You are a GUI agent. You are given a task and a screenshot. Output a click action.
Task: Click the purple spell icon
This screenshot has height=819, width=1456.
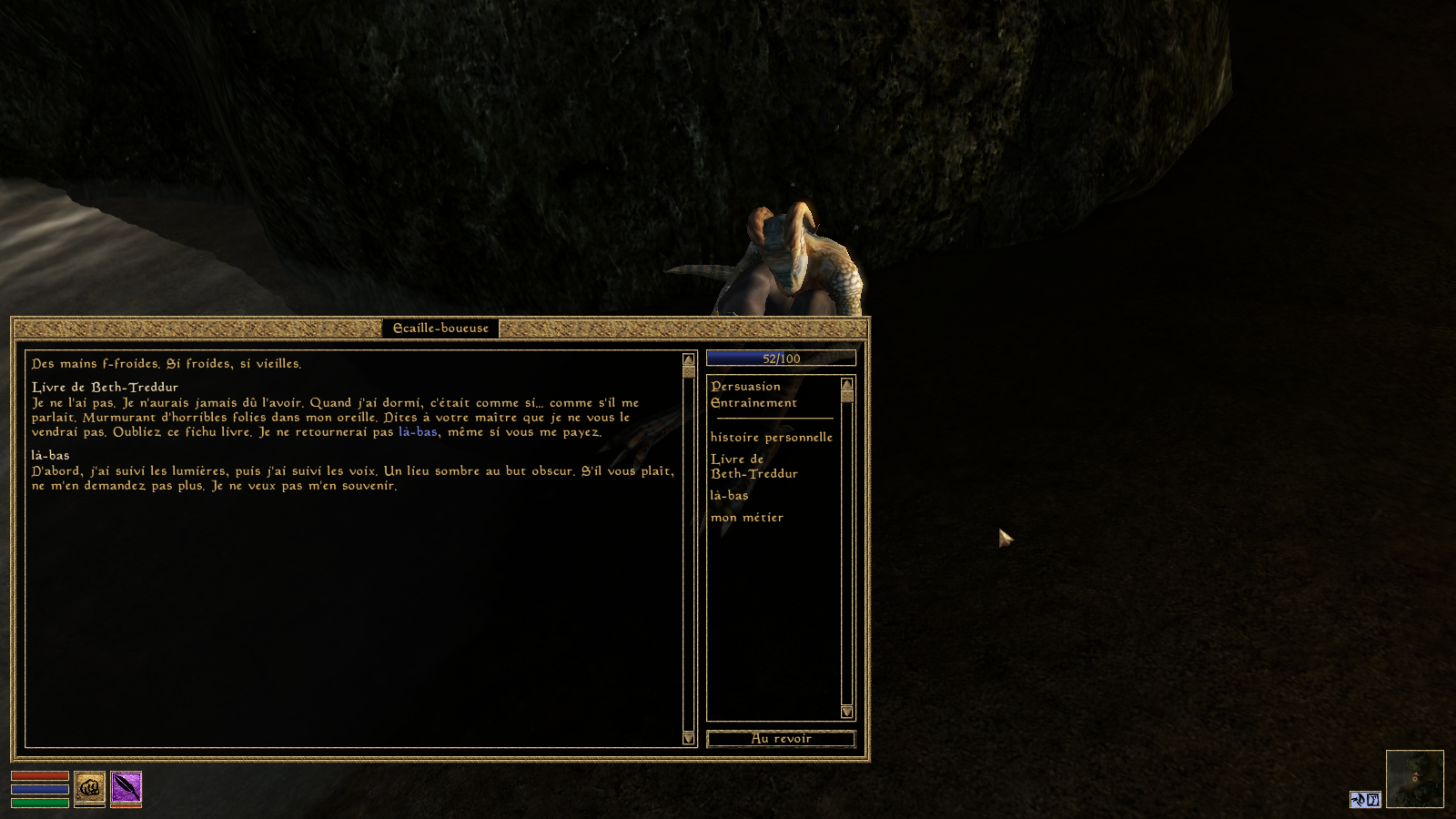126,787
